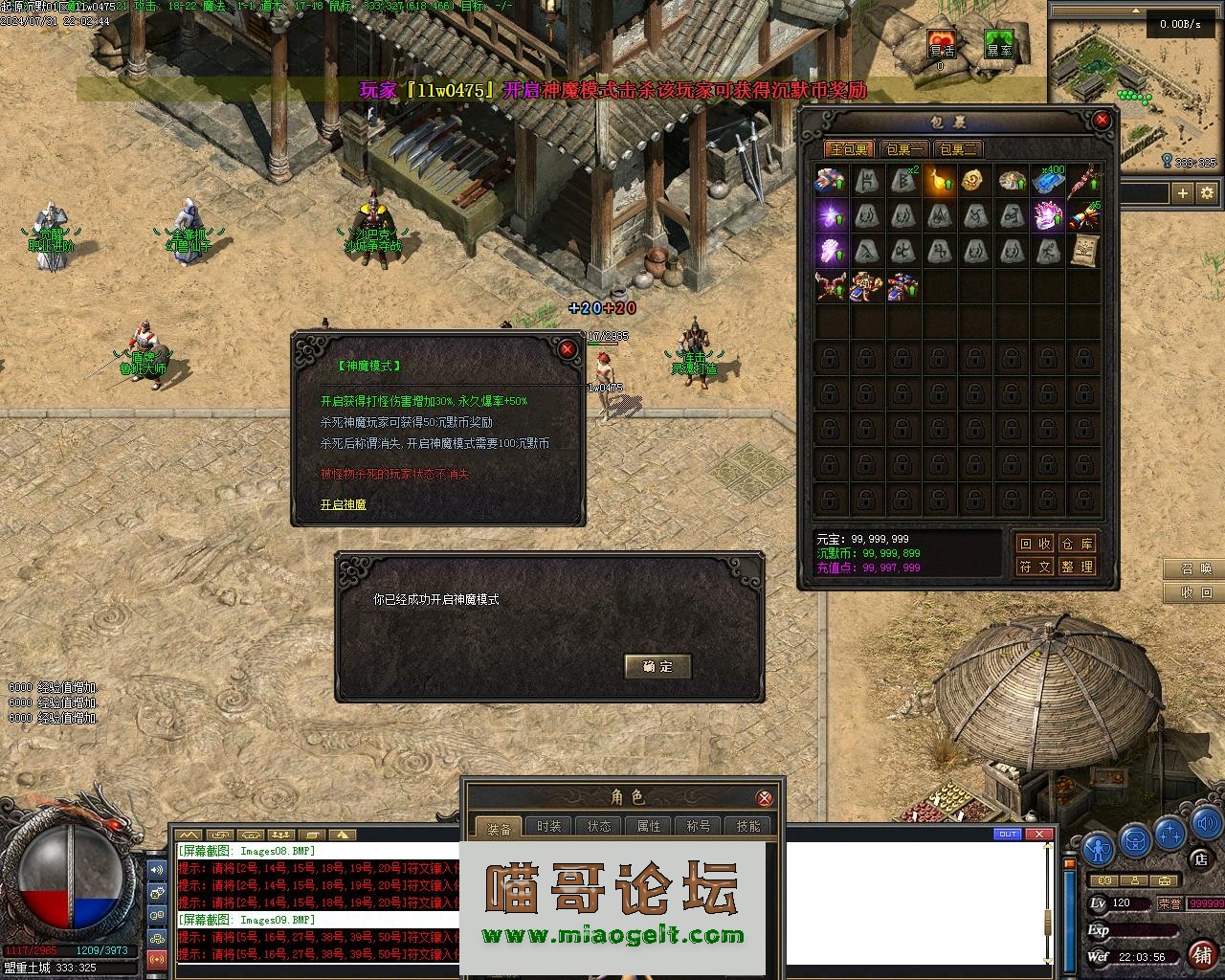This screenshot has width=1225, height=980.
Task: Select the blue x400 item stack
Action: (x=1048, y=181)
